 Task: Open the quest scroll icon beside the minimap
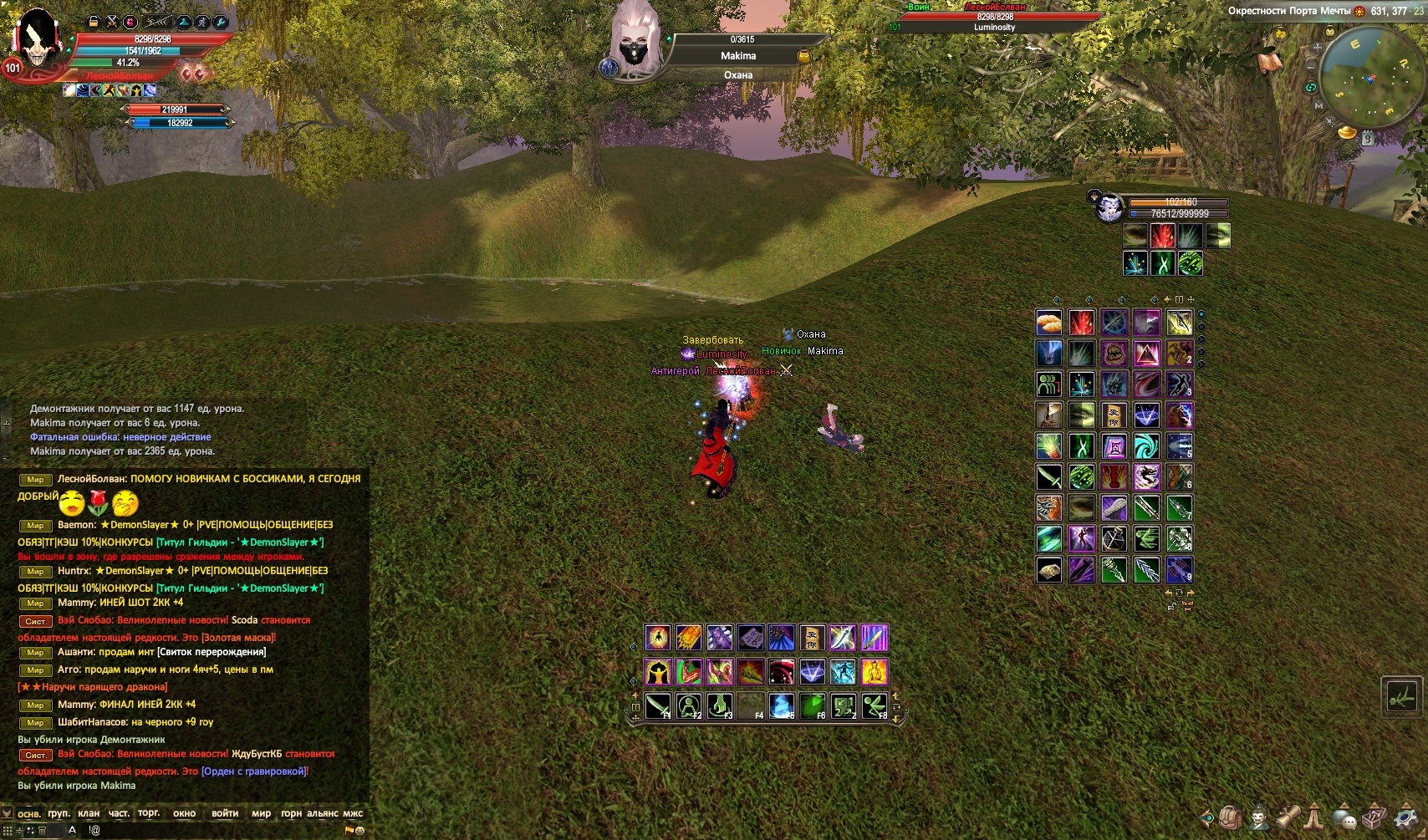[x=1270, y=63]
